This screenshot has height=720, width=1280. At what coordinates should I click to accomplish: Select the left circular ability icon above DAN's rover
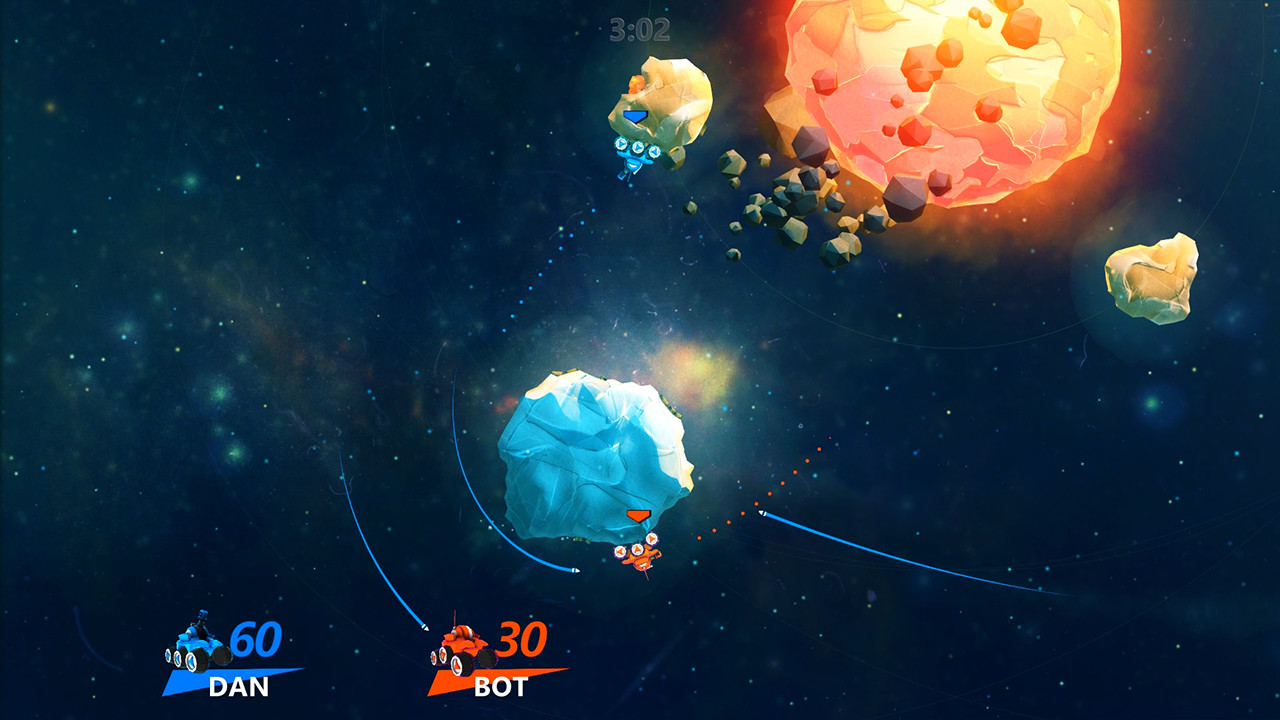click(621, 144)
